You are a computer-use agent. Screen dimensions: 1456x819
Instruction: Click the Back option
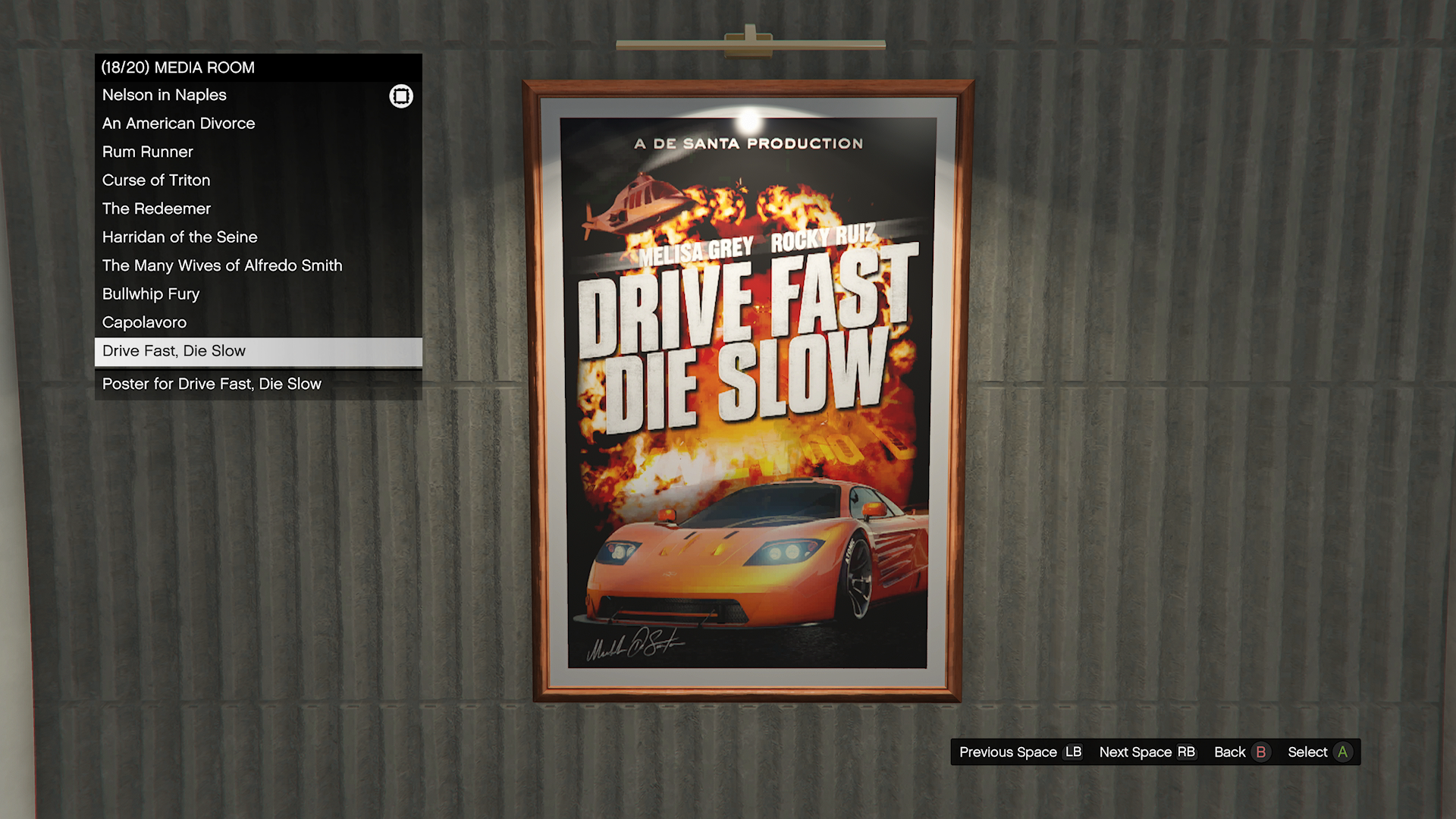pos(1241,752)
